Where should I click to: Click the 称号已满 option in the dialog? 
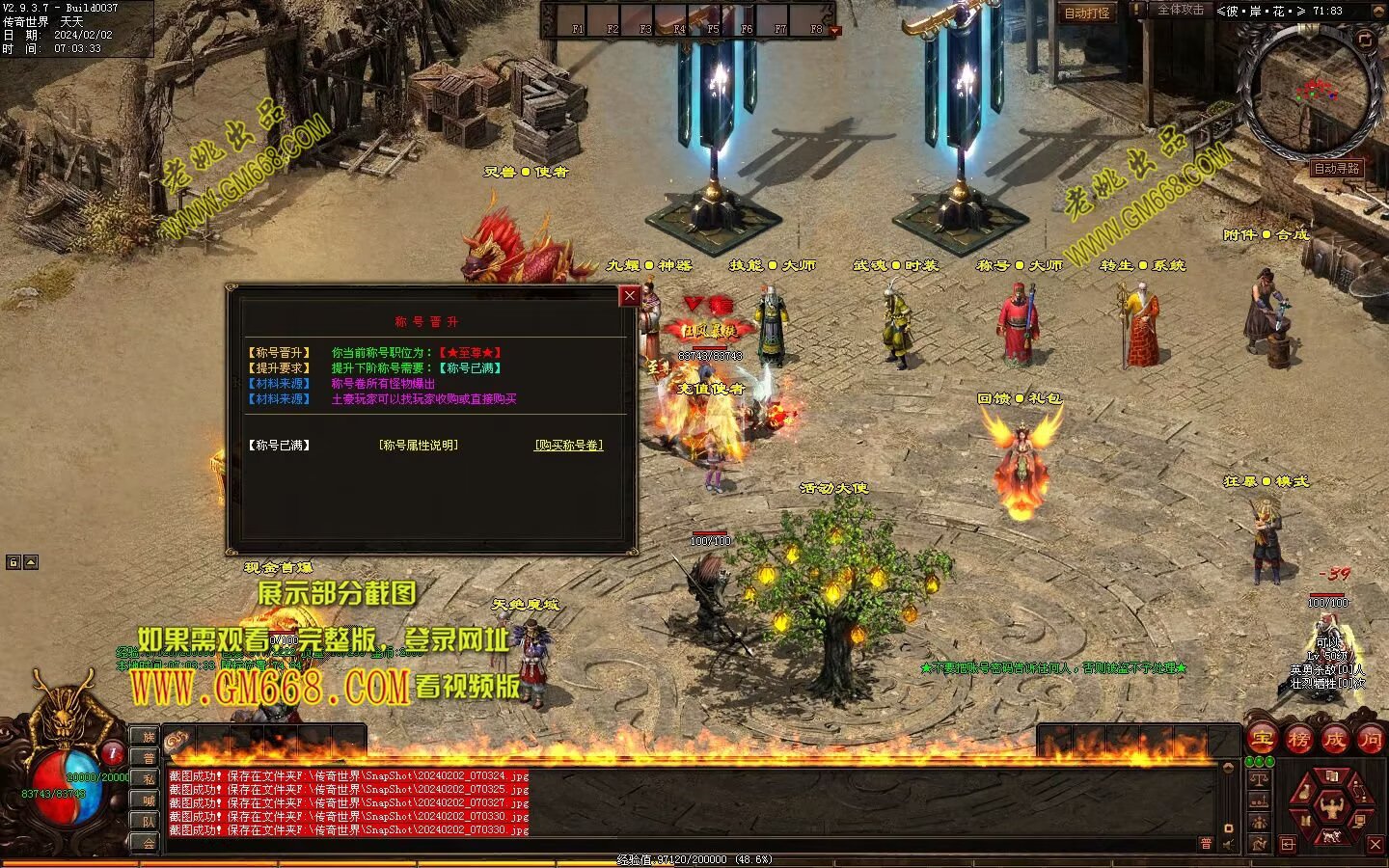click(280, 446)
